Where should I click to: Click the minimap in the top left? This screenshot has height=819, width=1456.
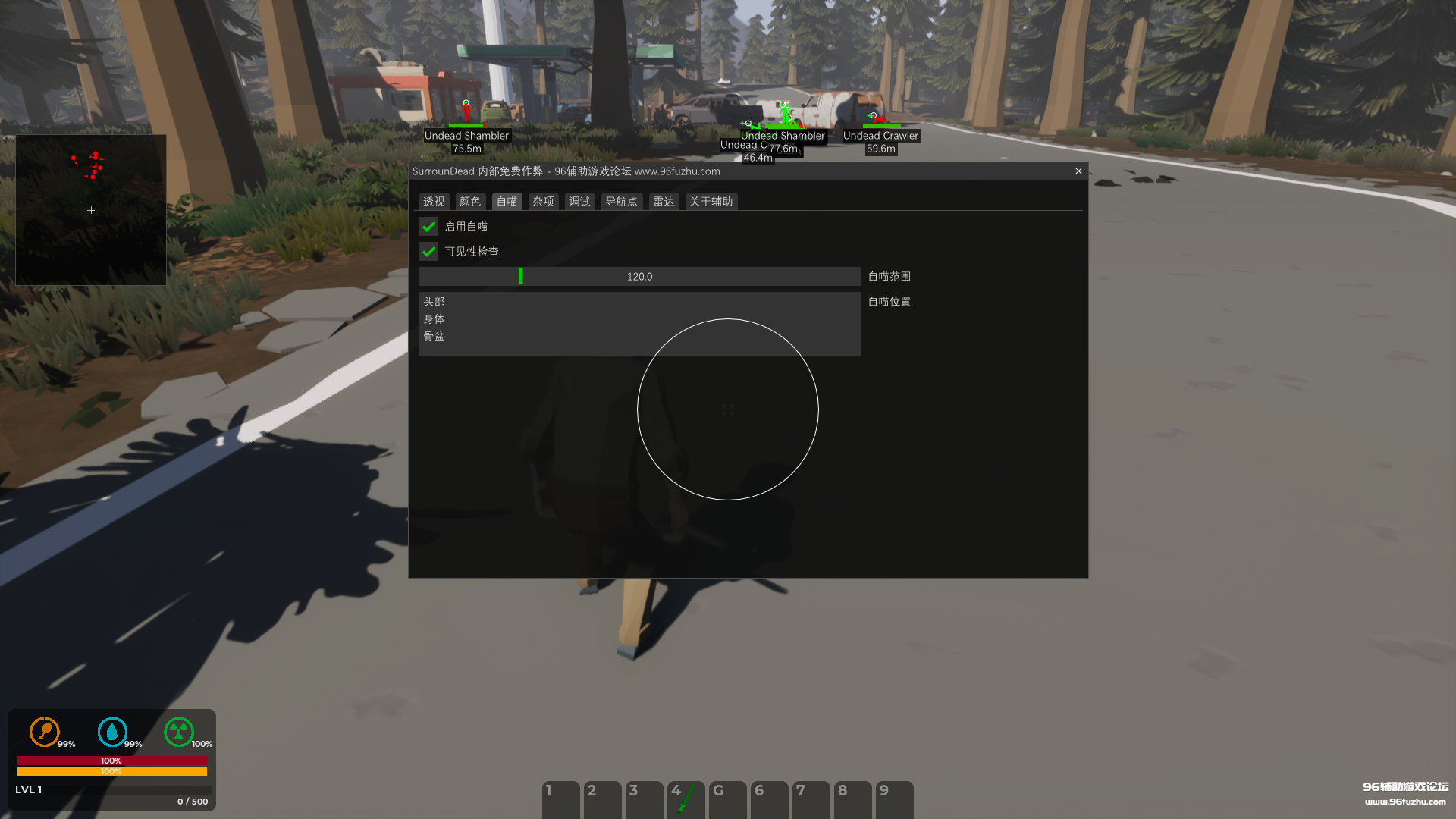pos(90,210)
